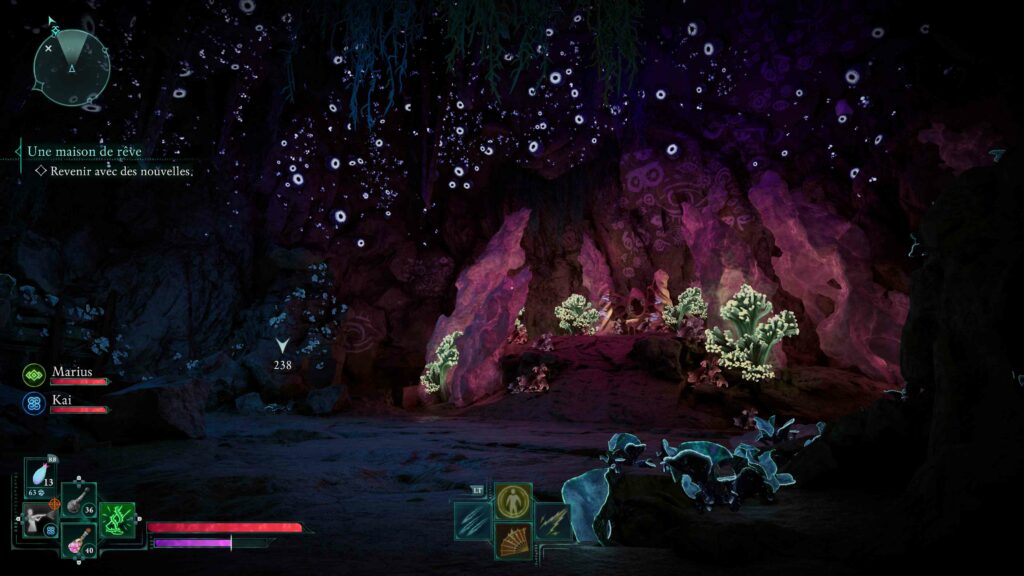This screenshot has width=1024, height=576.
Task: Use the pink potion with count 40
Action: click(78, 541)
